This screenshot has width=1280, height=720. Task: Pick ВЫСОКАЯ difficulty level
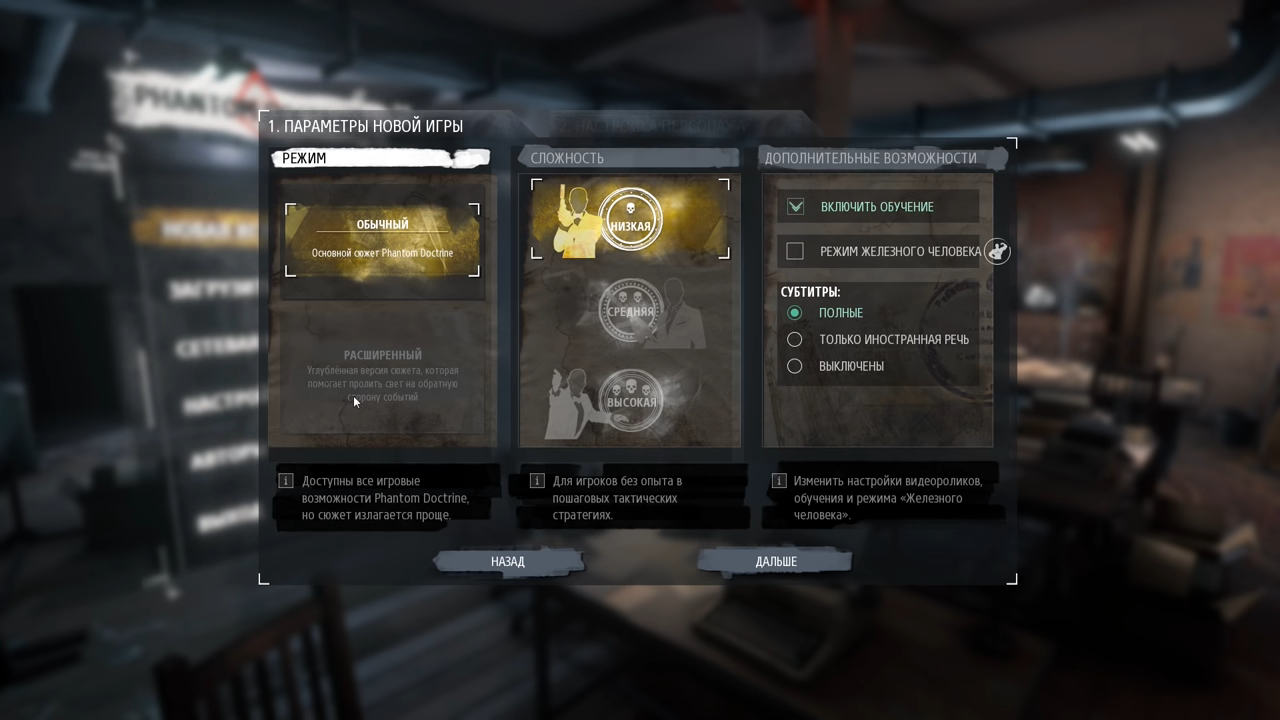(x=631, y=401)
